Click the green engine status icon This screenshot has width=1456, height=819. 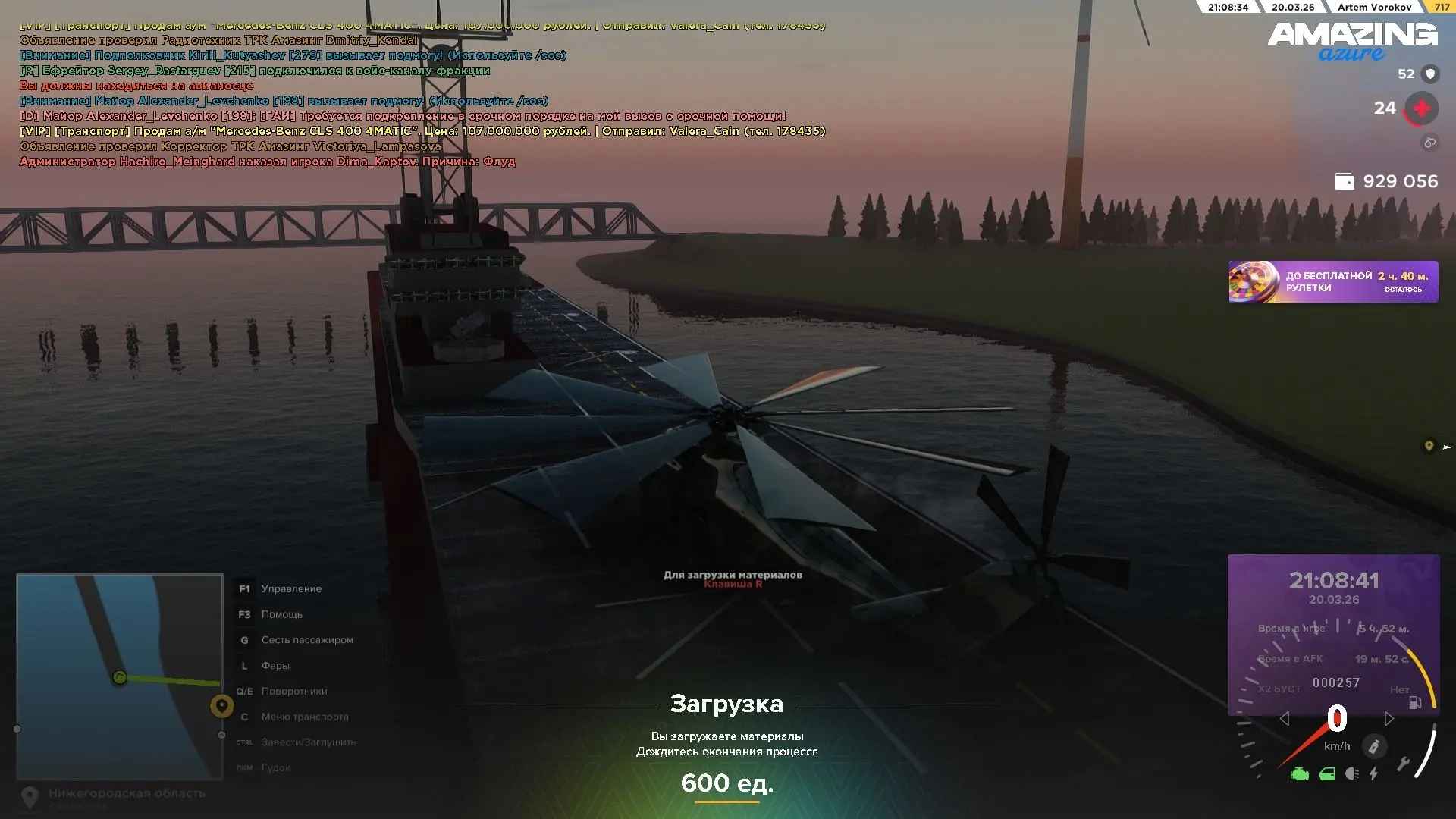coord(1299,774)
